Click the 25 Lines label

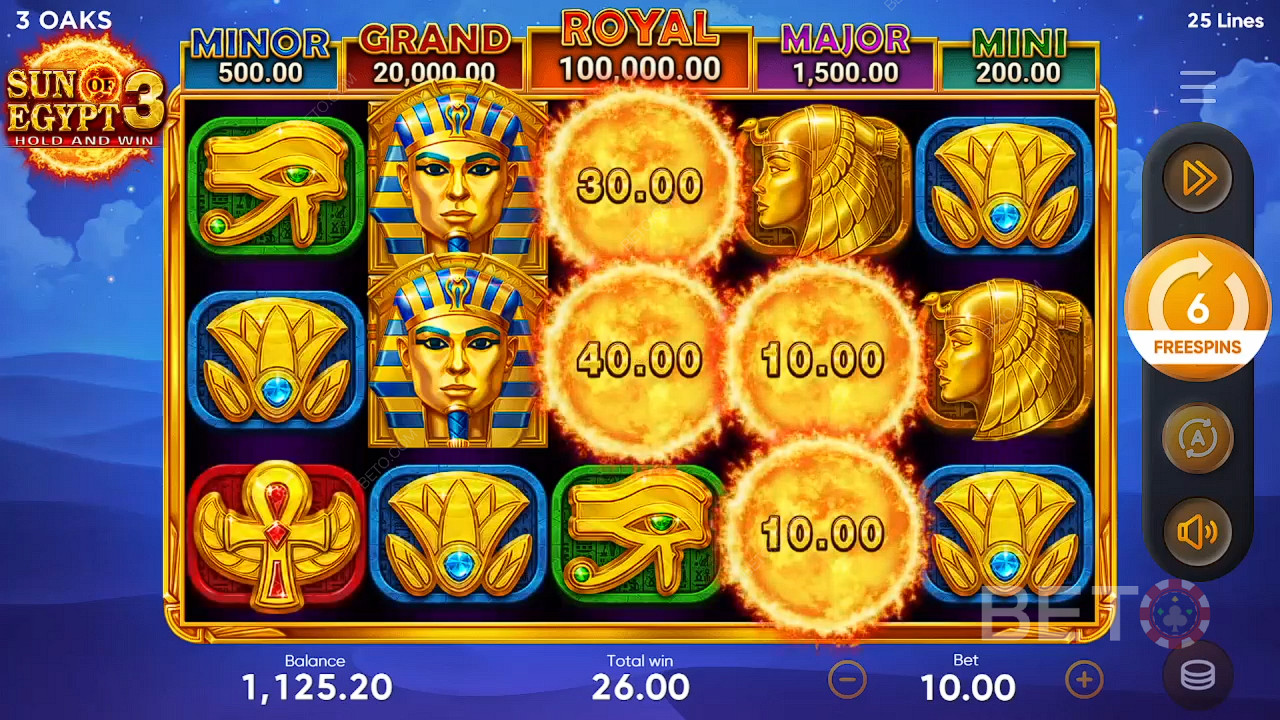1227,20
